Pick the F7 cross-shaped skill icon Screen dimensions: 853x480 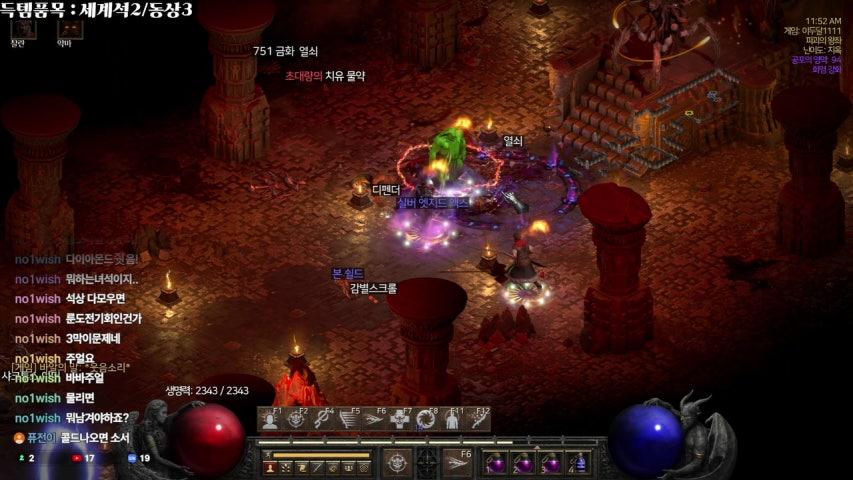400,419
